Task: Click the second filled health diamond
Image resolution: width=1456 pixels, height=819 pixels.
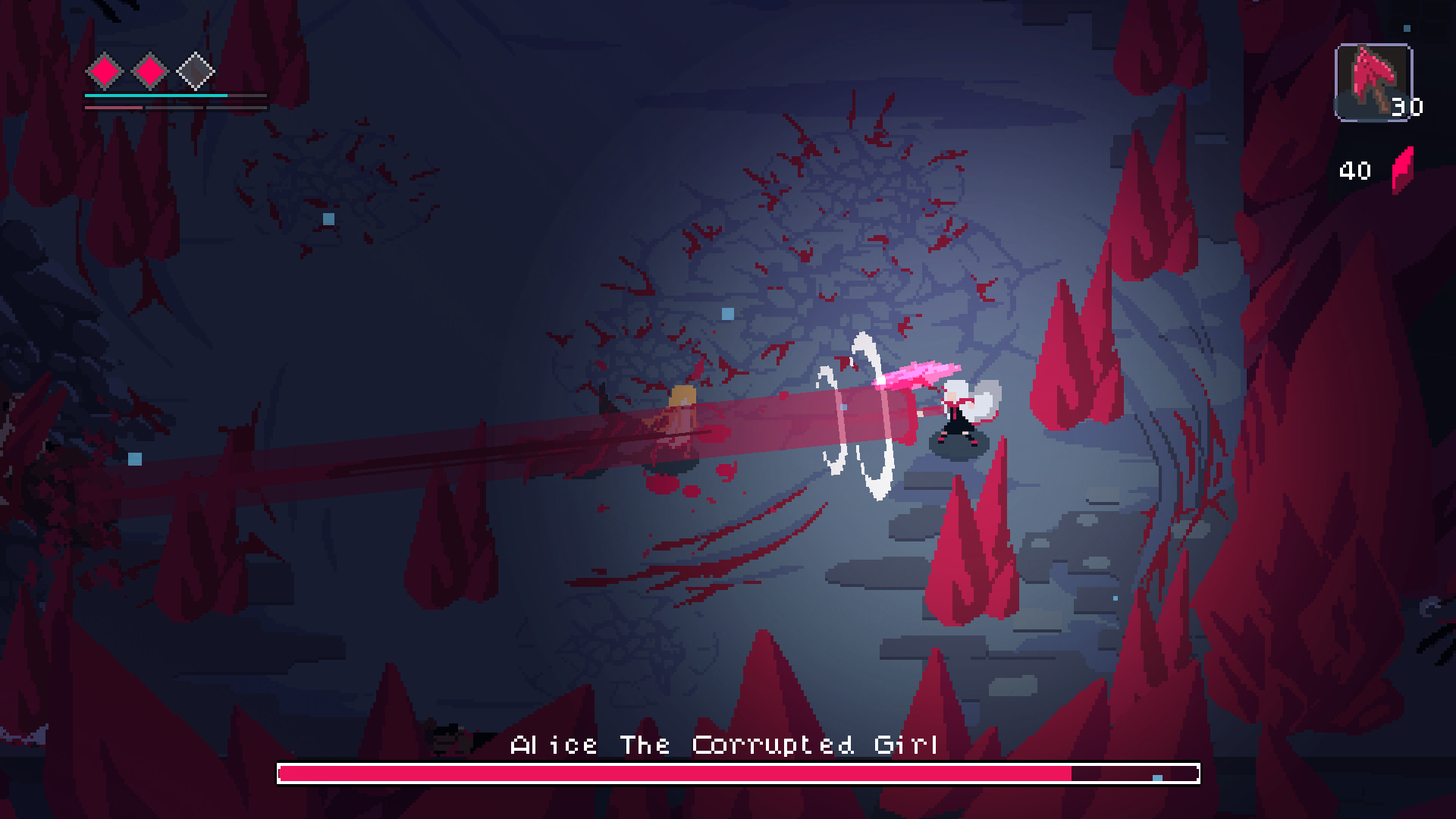Action: 149,69
